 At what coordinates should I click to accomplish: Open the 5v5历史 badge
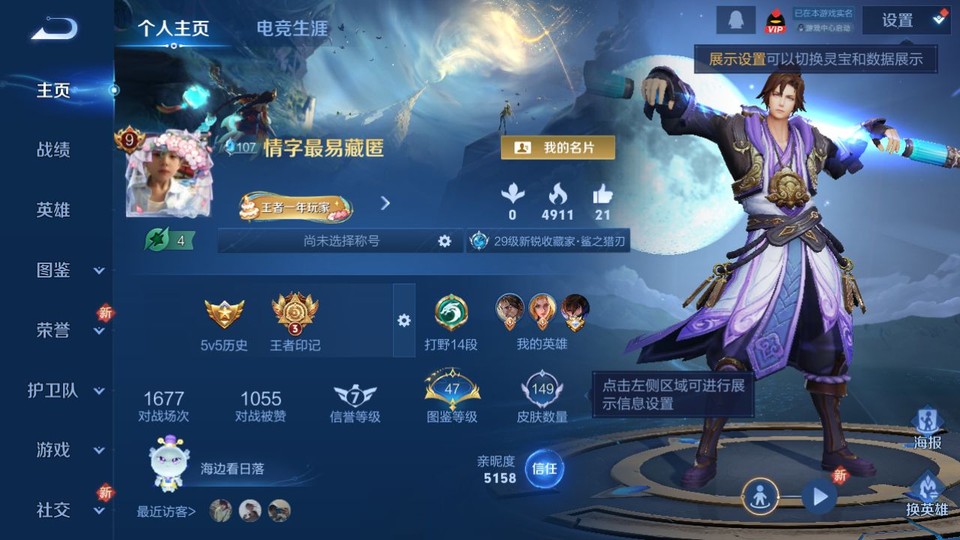[224, 324]
